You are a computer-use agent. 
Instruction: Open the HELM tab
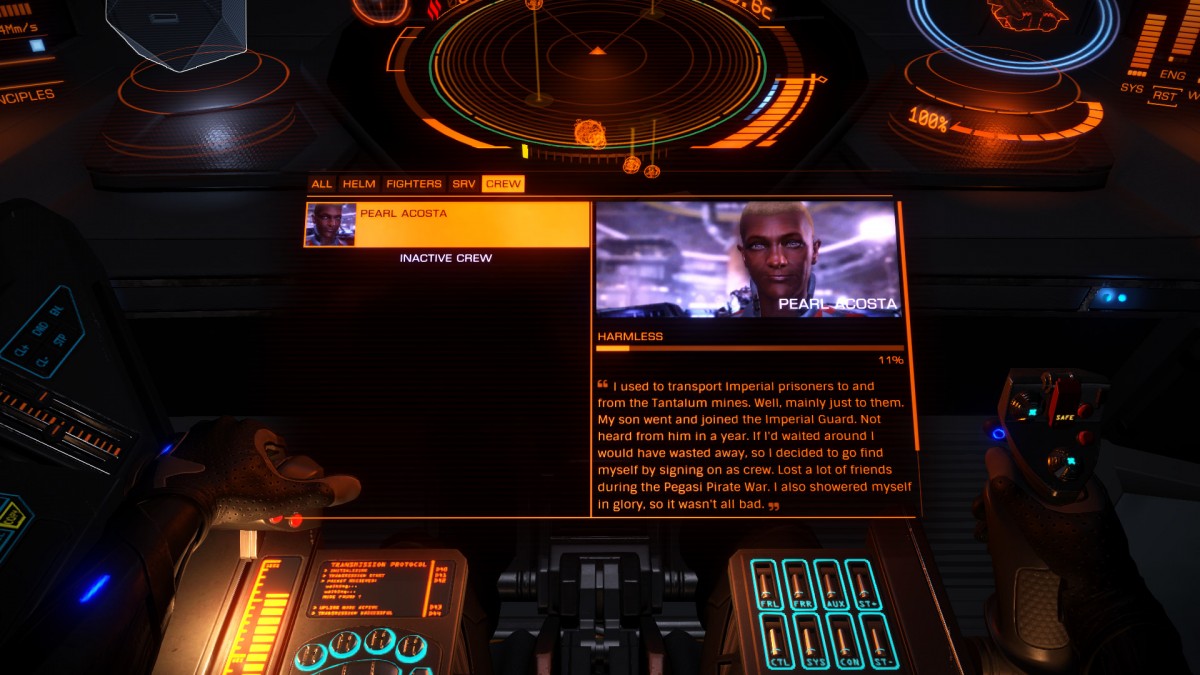[x=359, y=184]
